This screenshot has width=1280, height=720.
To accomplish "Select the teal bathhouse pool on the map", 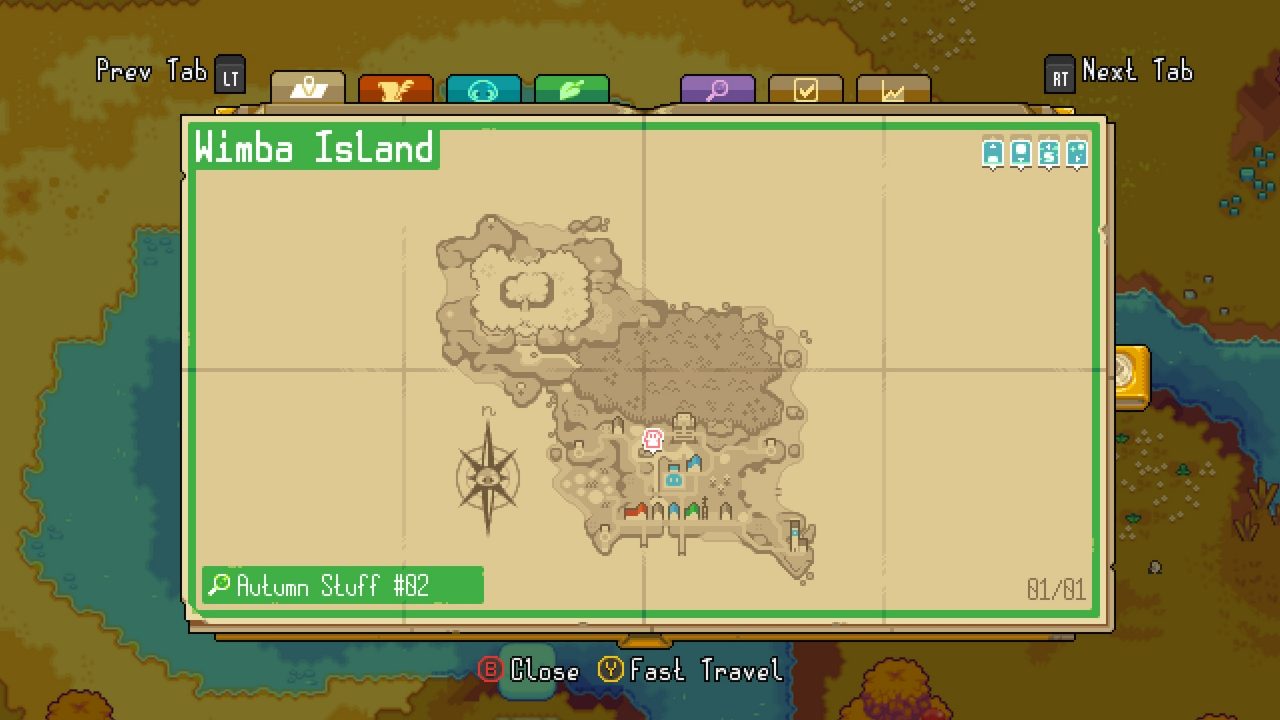I will [674, 481].
